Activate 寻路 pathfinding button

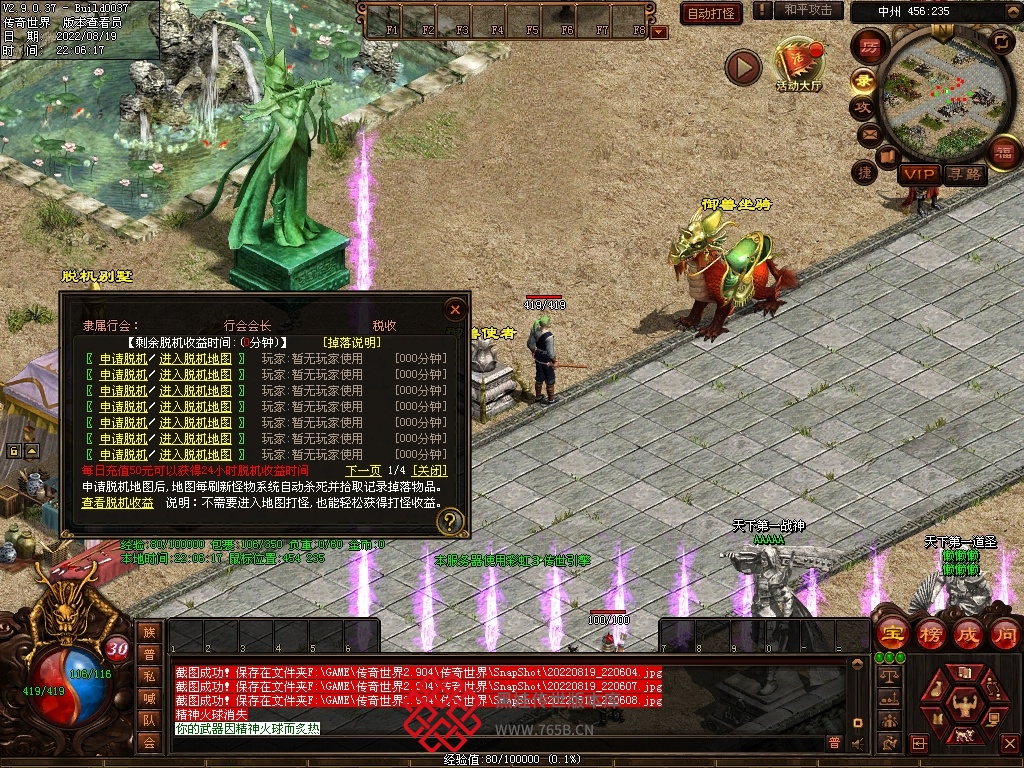point(965,174)
